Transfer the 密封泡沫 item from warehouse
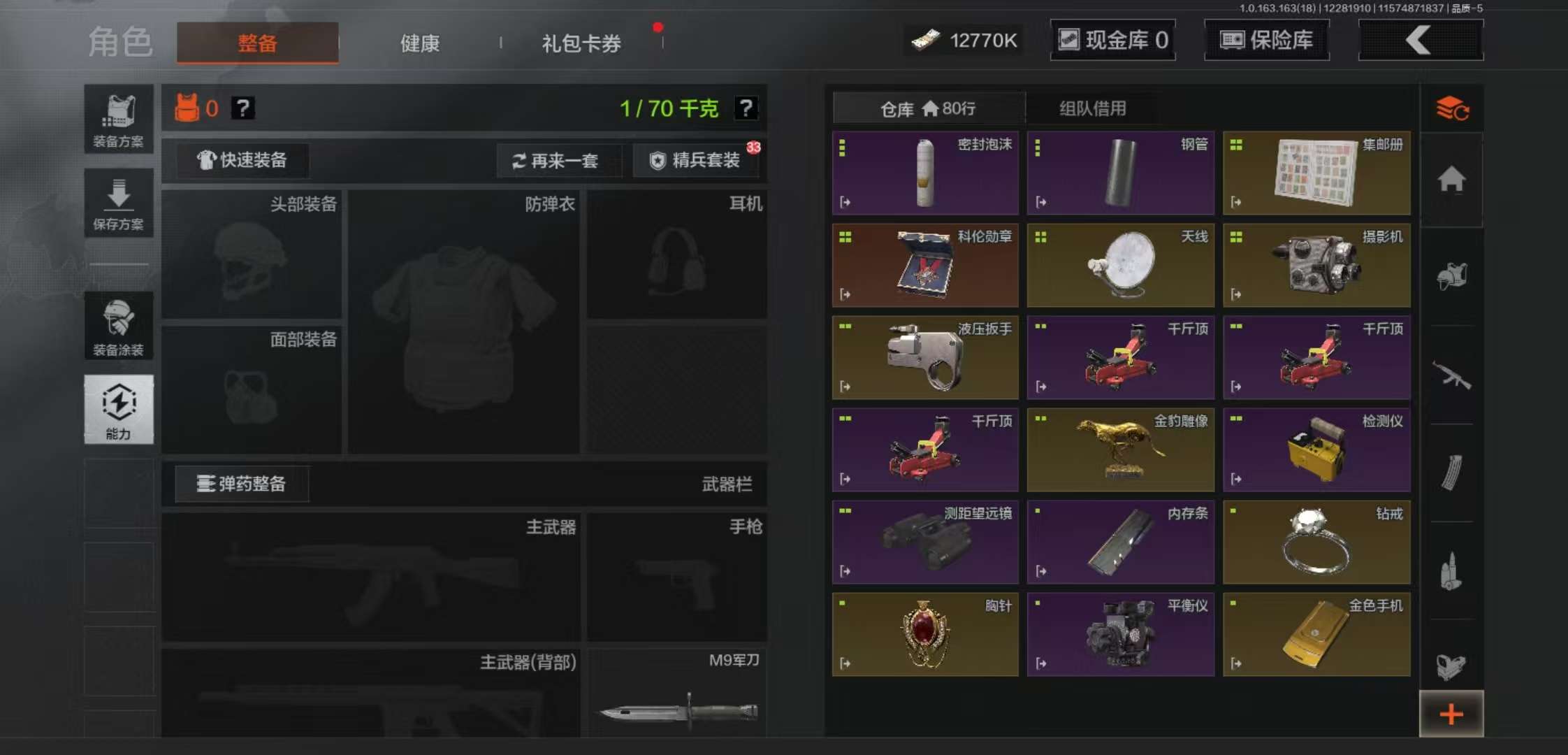Image resolution: width=1568 pixels, height=755 pixels. 844,203
